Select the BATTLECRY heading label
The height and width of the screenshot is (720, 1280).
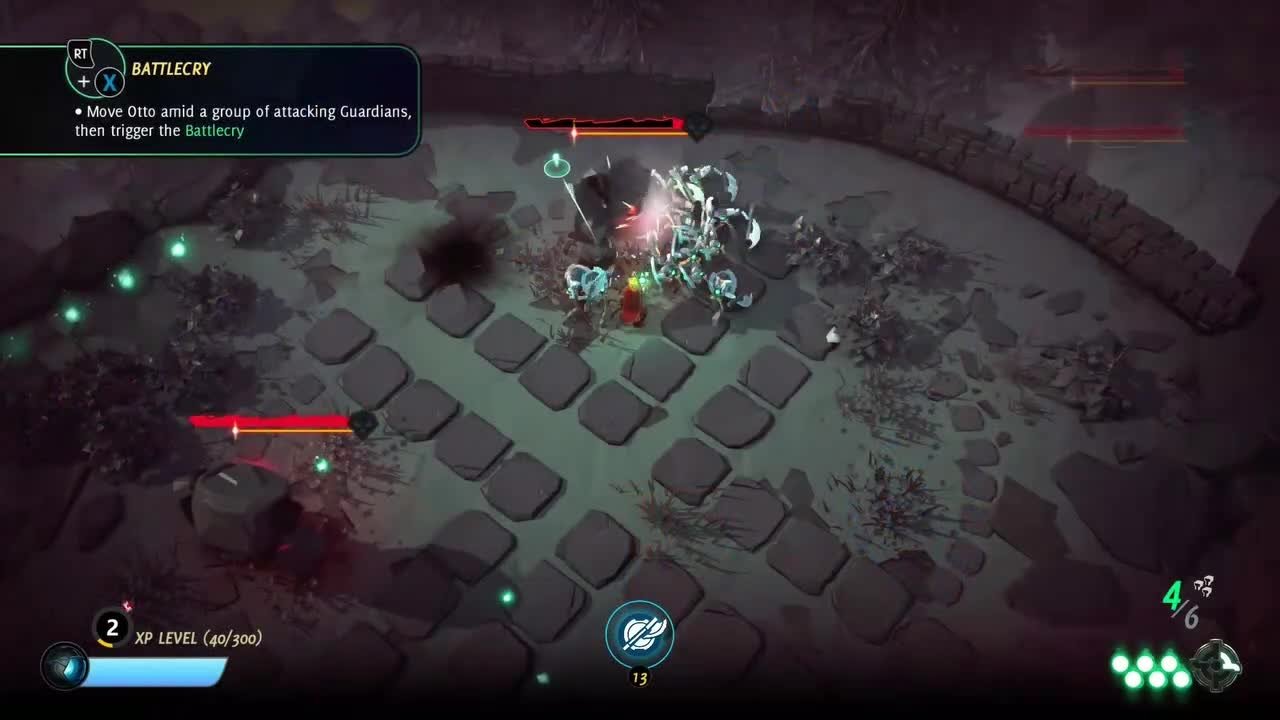[169, 69]
